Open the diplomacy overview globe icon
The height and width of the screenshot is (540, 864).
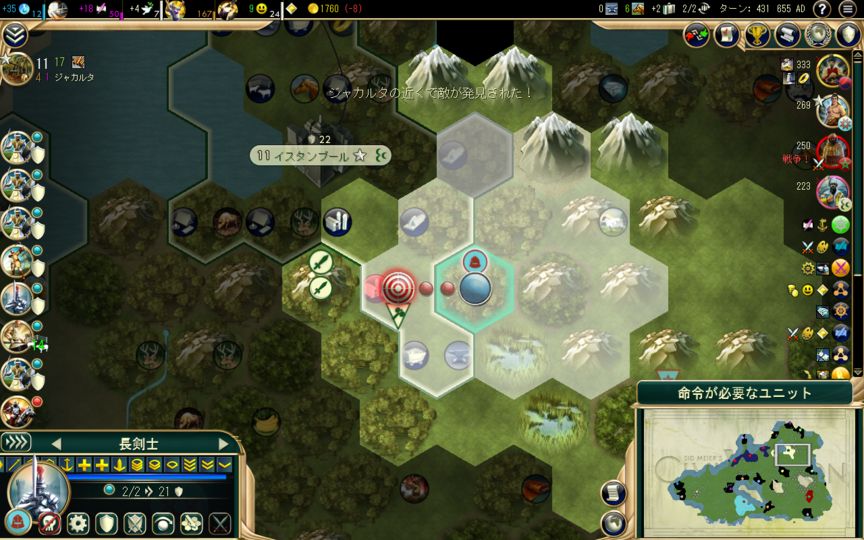pos(819,35)
